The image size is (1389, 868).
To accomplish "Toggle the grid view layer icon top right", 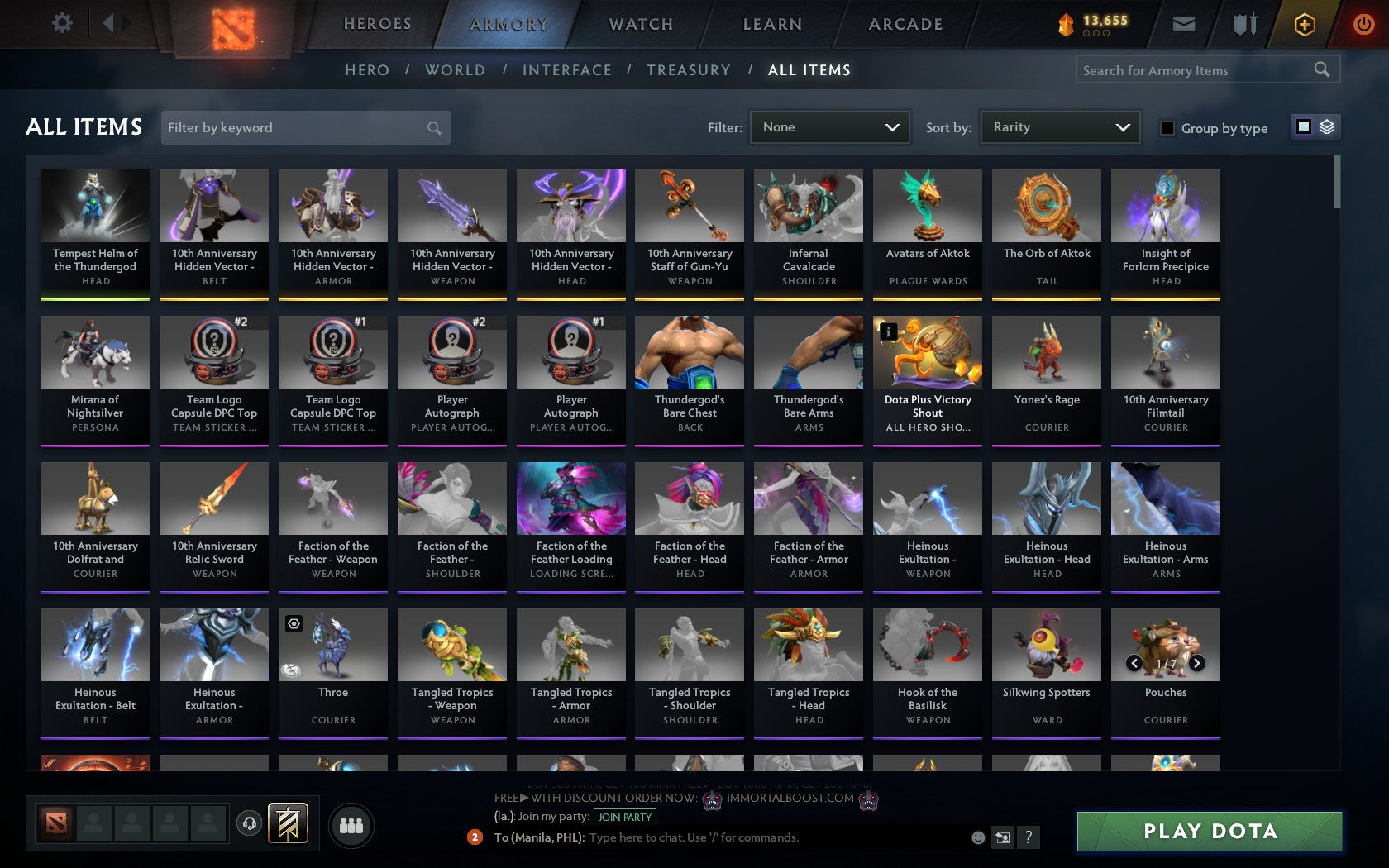I will point(1328,127).
